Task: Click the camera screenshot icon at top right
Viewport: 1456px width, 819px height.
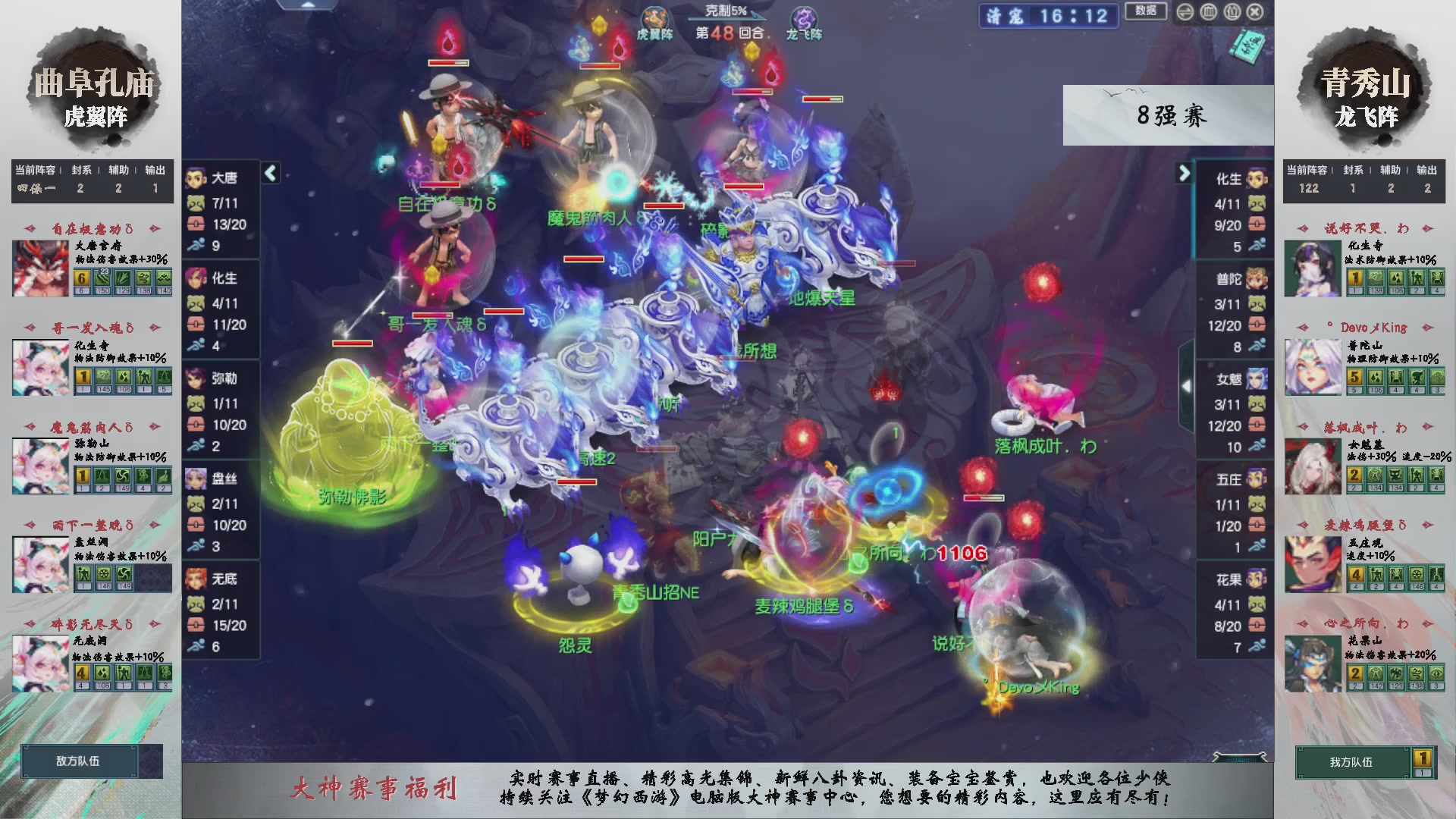Action: click(1185, 12)
